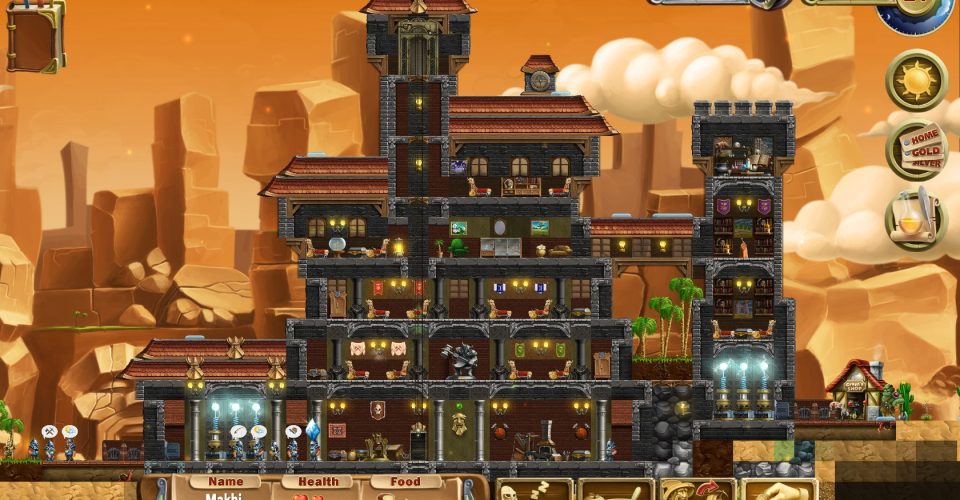Select the sleeping skull button
Screen dimensions: 960x500
pos(534,490)
